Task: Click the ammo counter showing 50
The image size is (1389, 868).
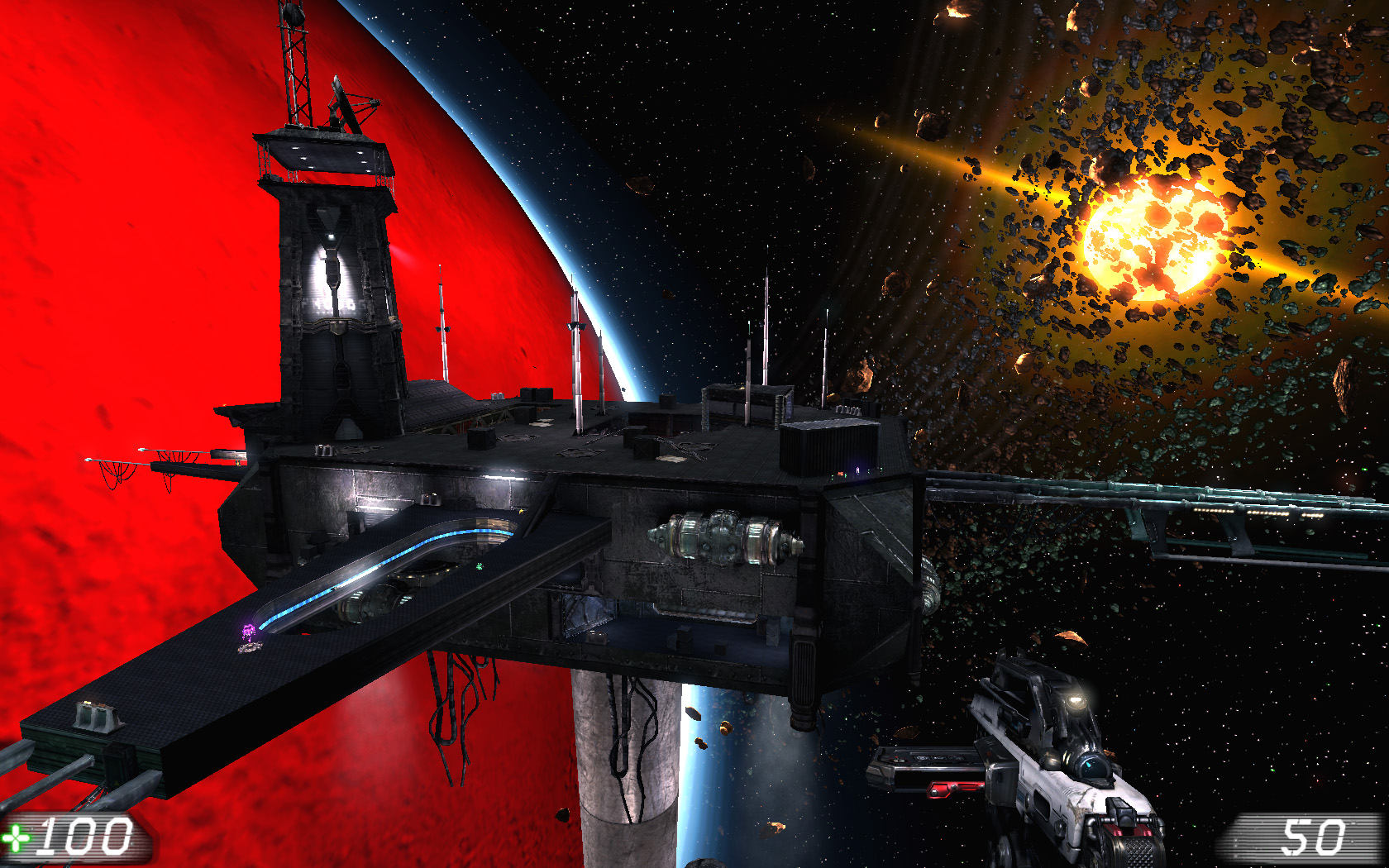Action: pos(1315,837)
